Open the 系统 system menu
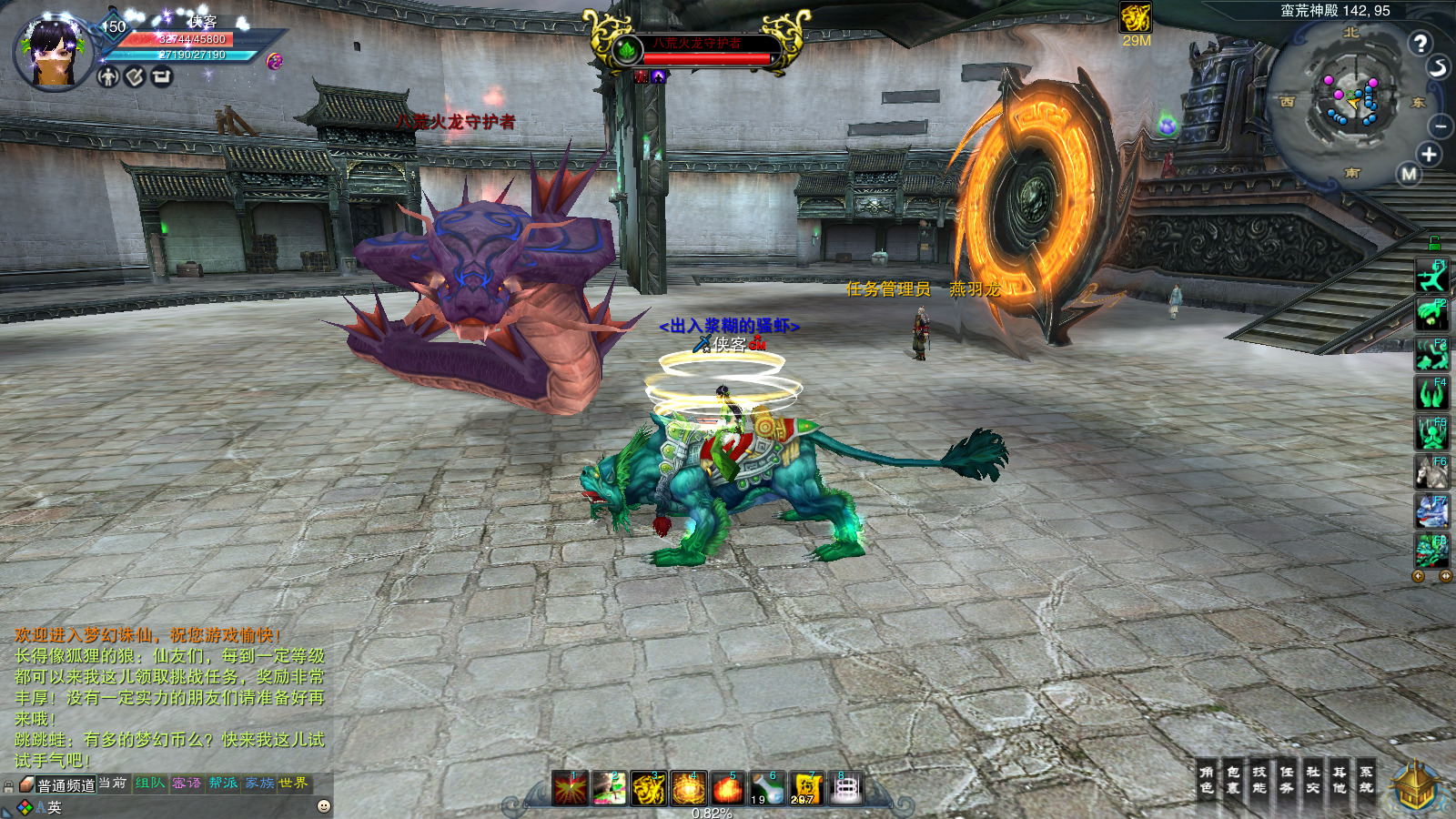Screen dimensions: 1456x819 (x=1367, y=780)
